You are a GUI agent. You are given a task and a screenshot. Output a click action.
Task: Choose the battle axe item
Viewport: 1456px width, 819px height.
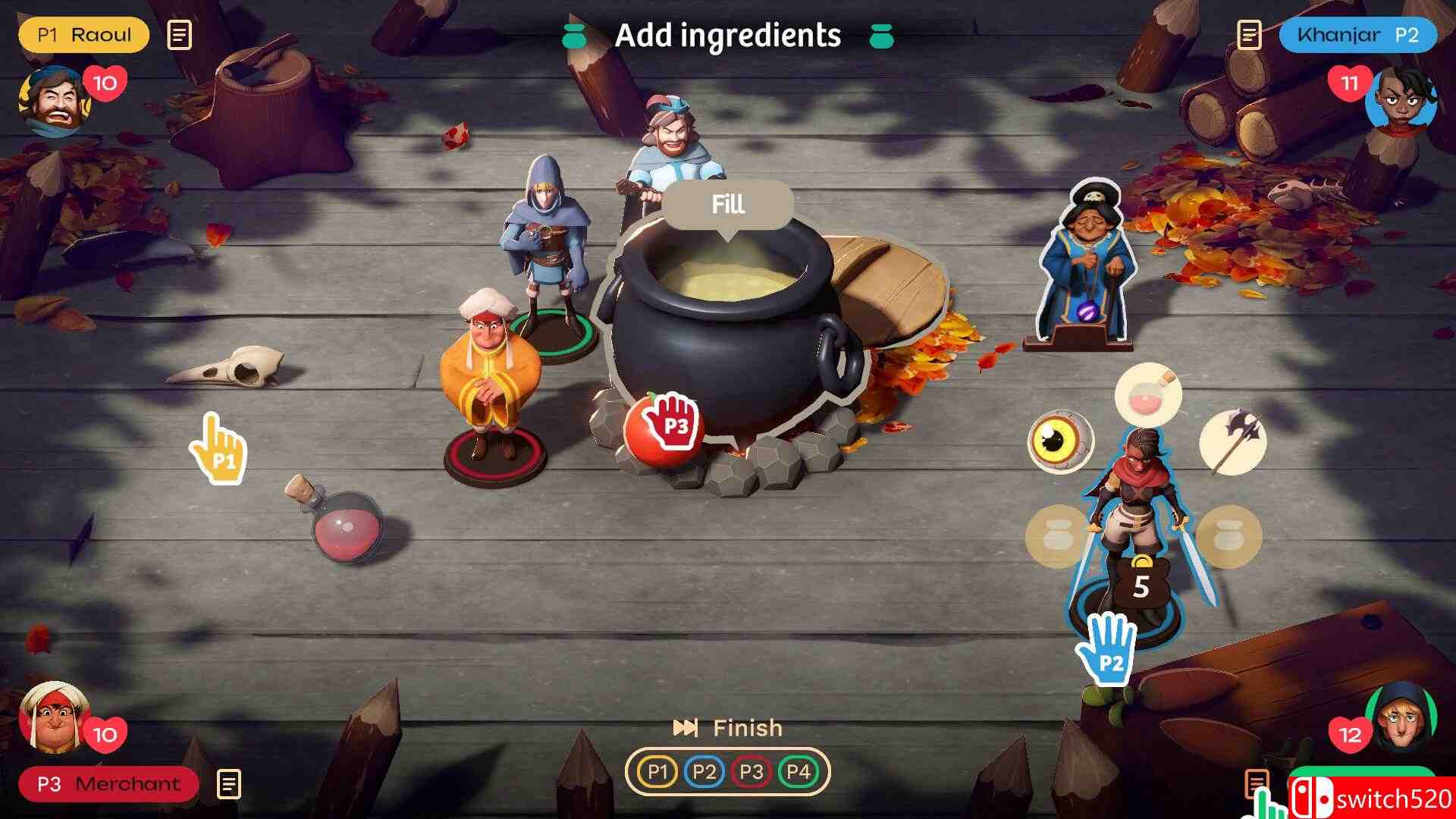(1233, 440)
